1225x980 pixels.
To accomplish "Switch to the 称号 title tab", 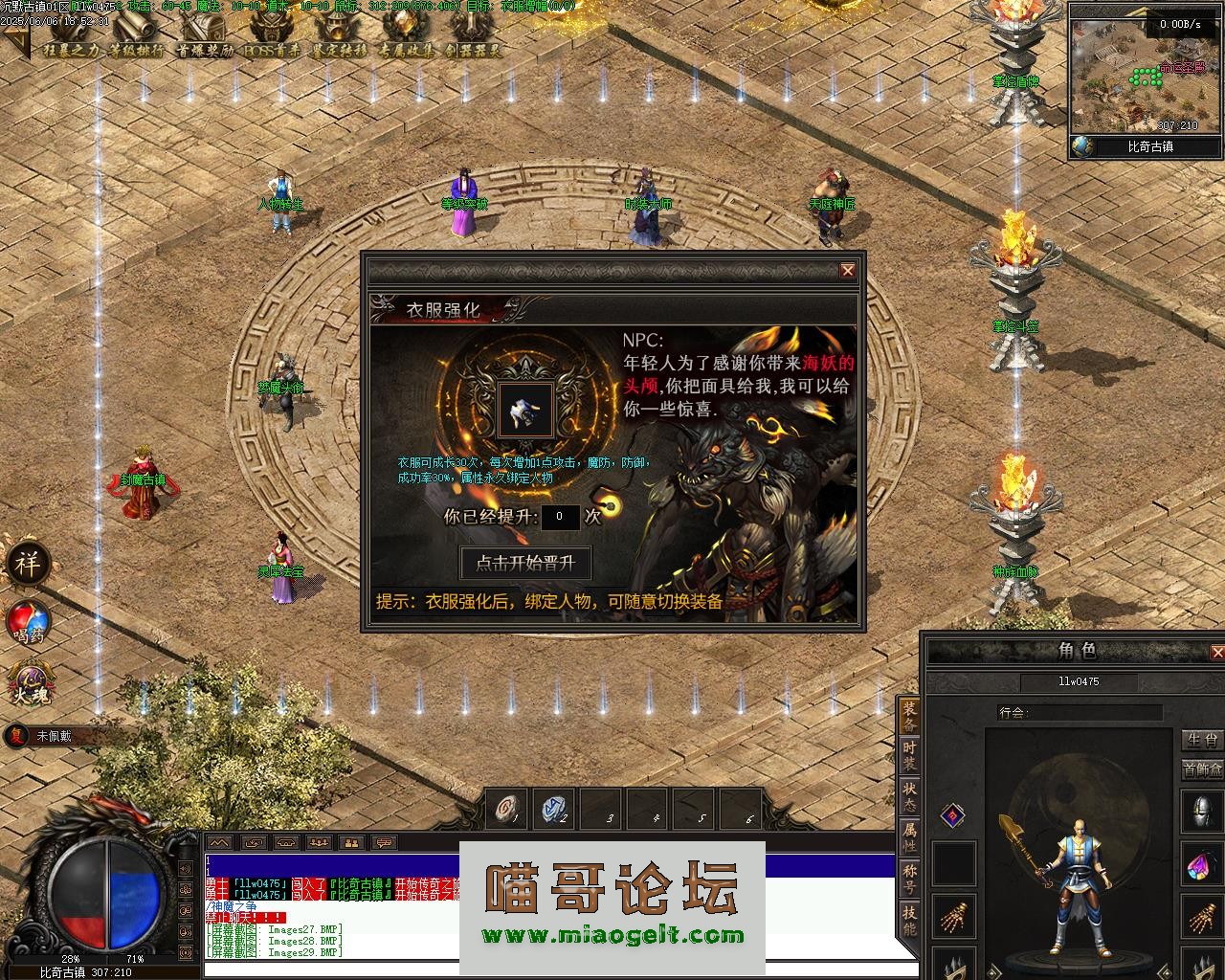I will (x=910, y=879).
